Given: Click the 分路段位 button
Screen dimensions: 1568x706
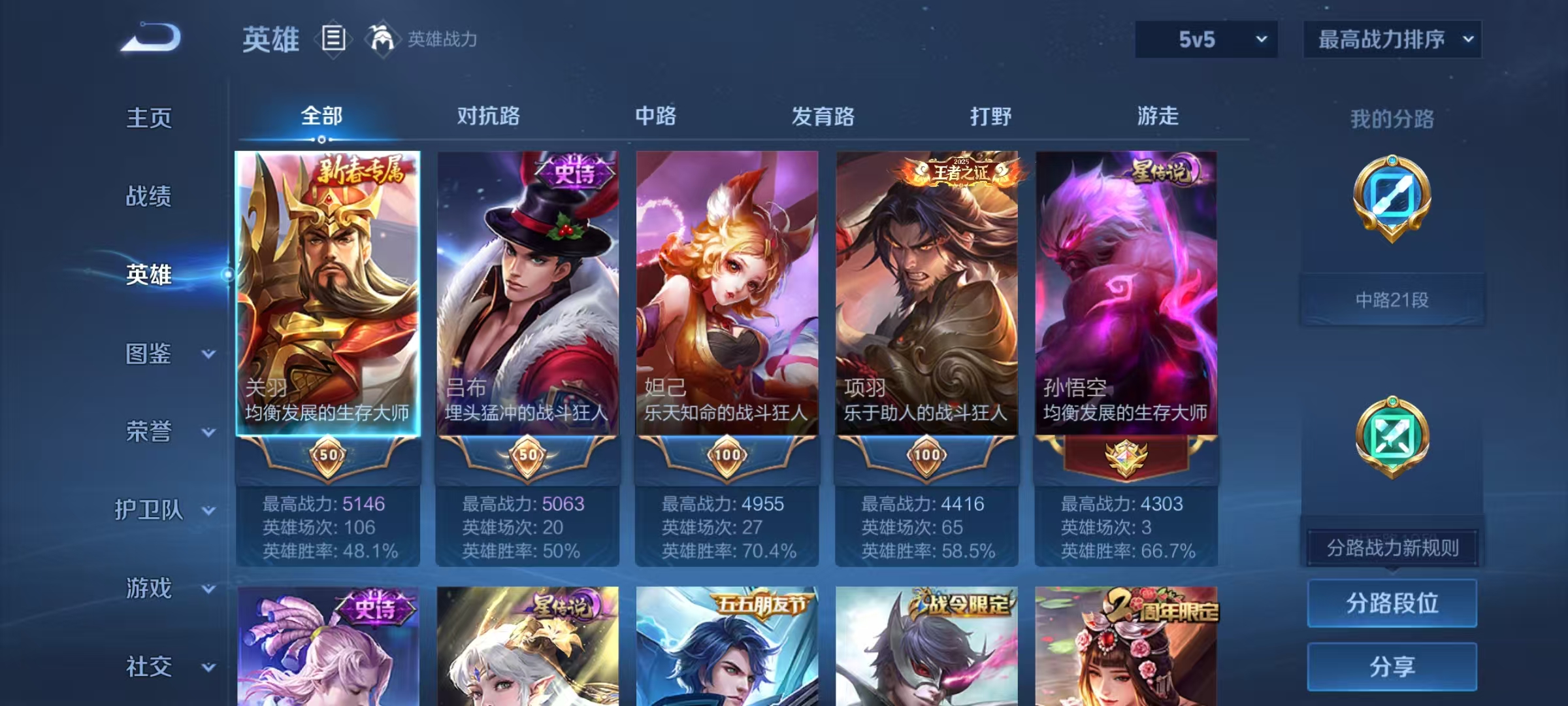Looking at the screenshot, I should point(1392,603).
